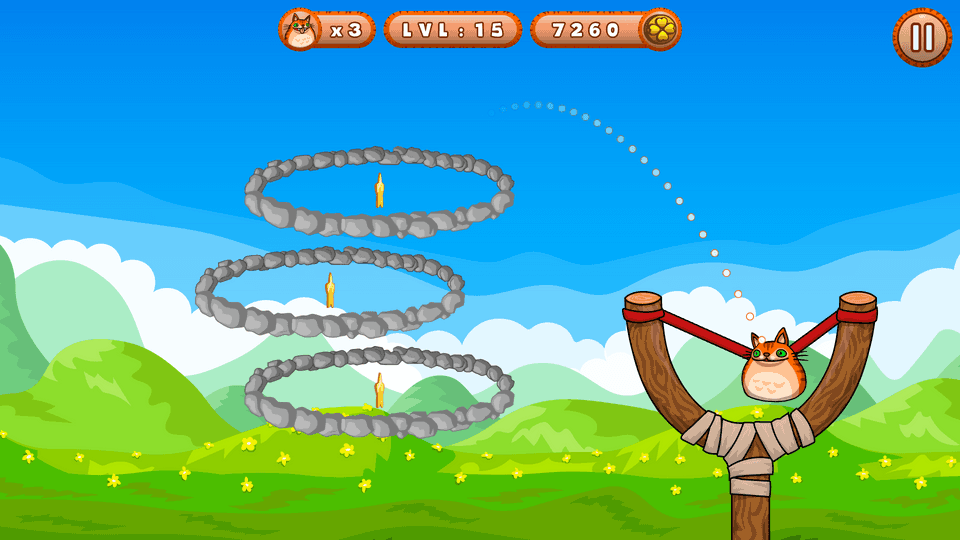Pause the game with the round button
This screenshot has width=960, height=540.
[921, 38]
